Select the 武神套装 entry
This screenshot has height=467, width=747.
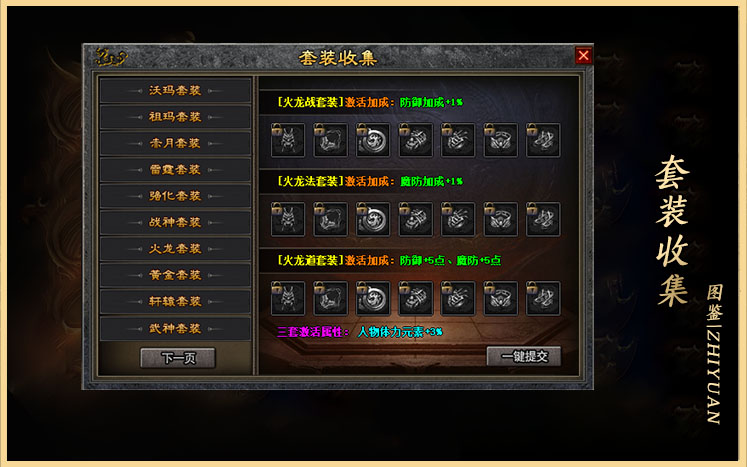175,328
